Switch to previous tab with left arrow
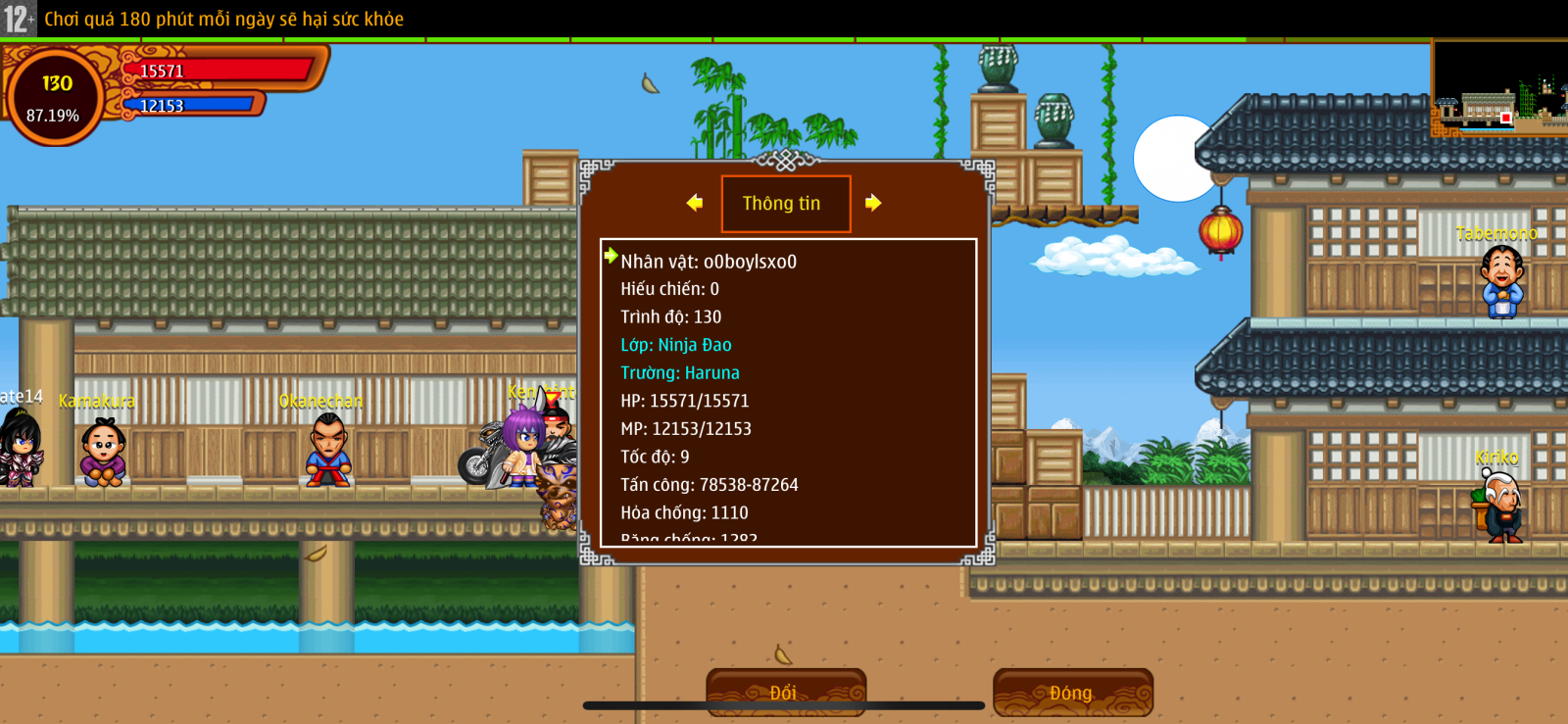 695,203
